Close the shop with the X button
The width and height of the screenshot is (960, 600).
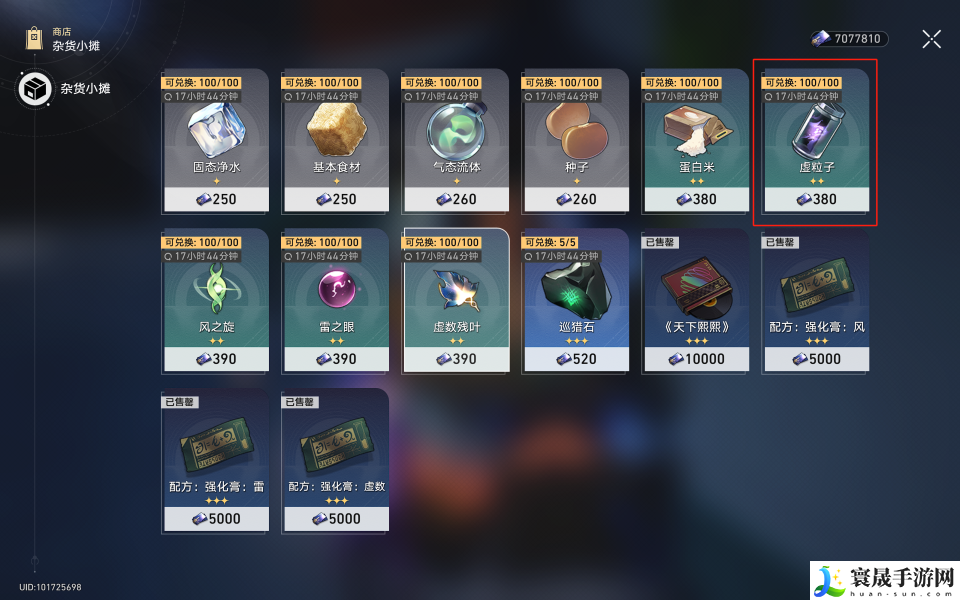pos(931,39)
